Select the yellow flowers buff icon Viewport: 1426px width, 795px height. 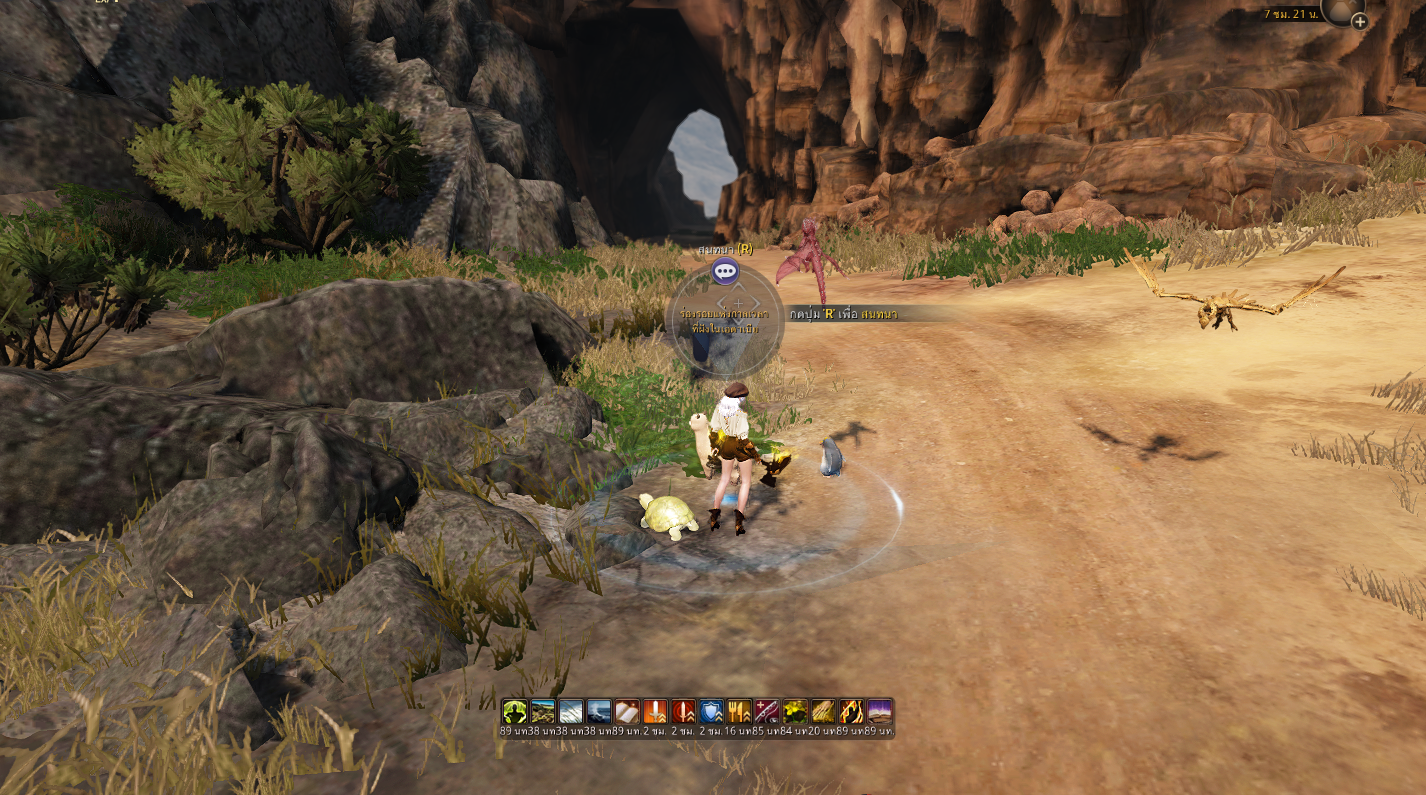pos(795,711)
